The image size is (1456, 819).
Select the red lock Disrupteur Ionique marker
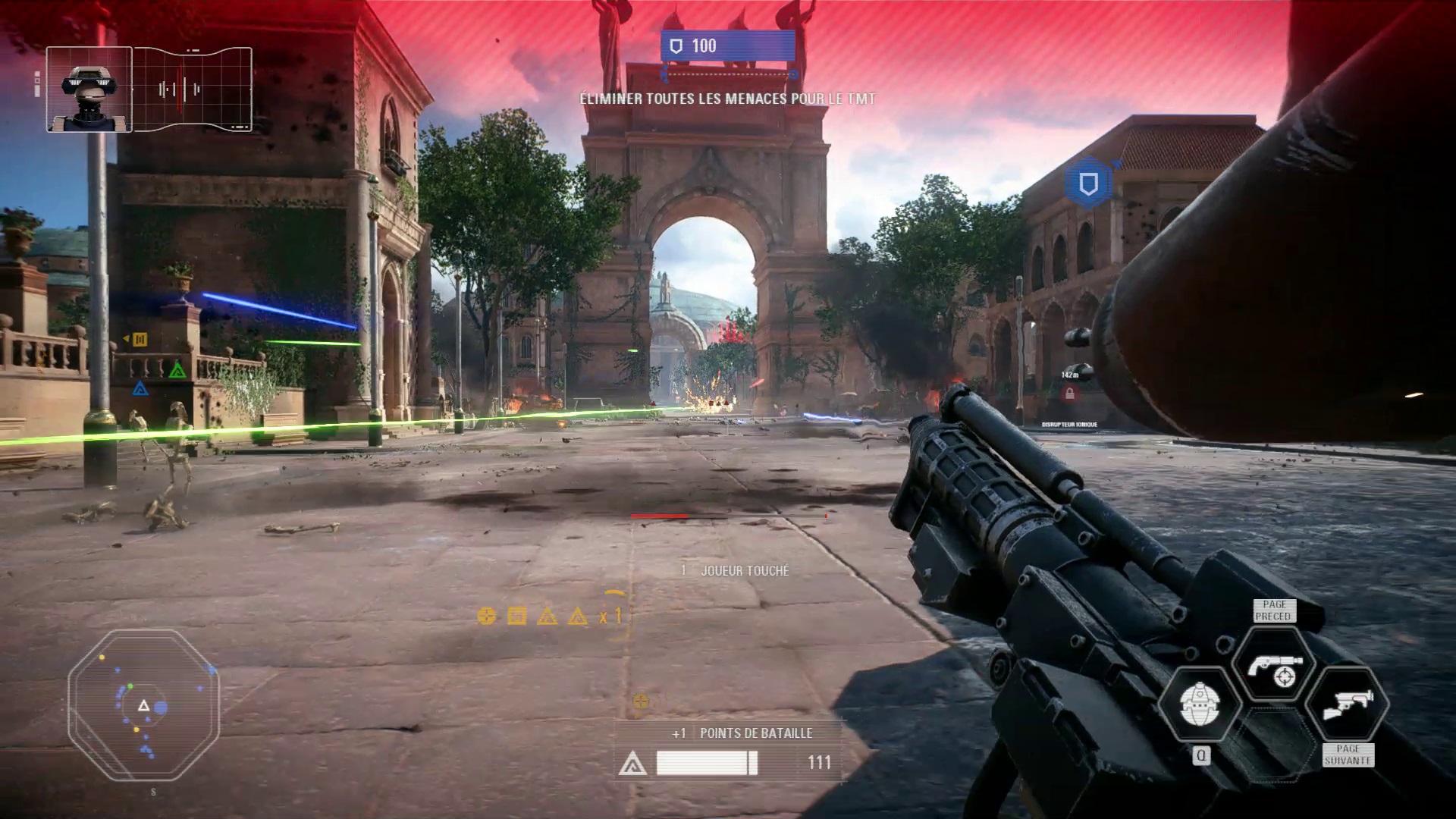tap(1069, 394)
